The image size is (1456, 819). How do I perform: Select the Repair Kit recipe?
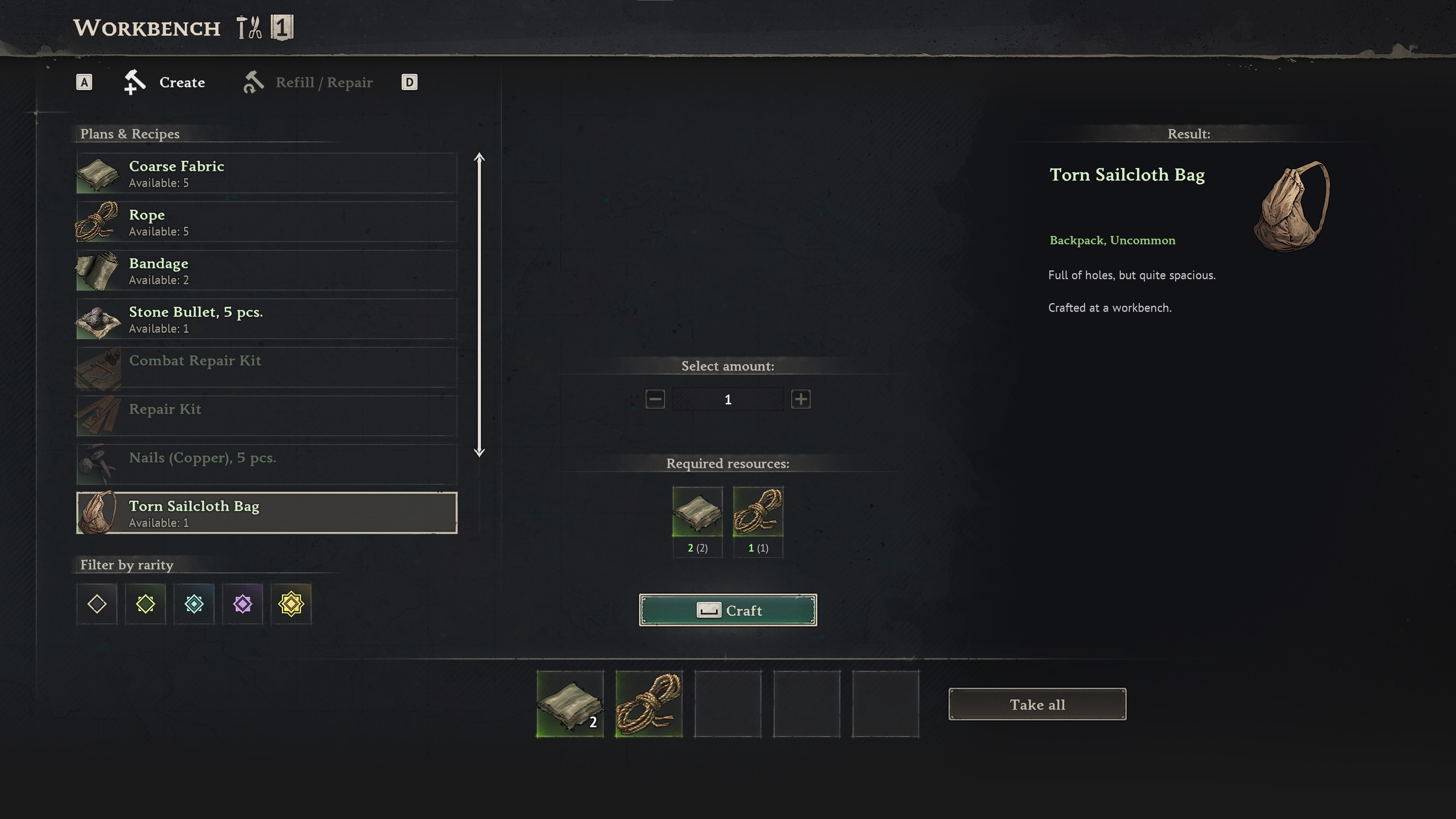[266, 417]
